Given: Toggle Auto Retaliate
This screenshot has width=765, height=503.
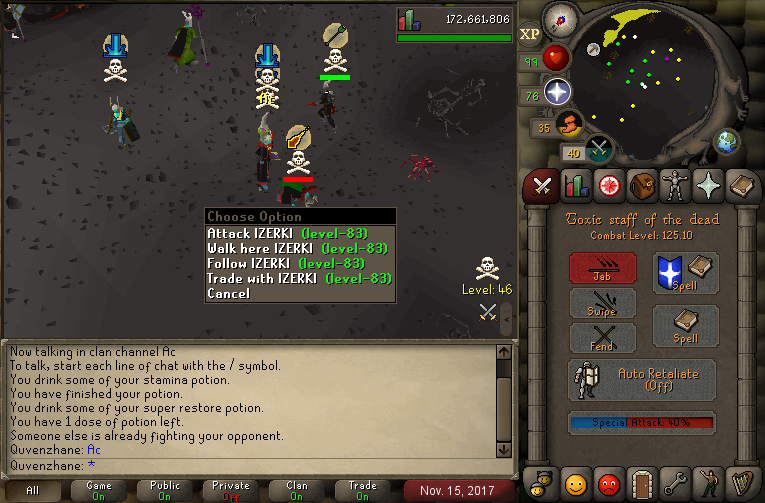Looking at the screenshot, I should coord(642,379).
